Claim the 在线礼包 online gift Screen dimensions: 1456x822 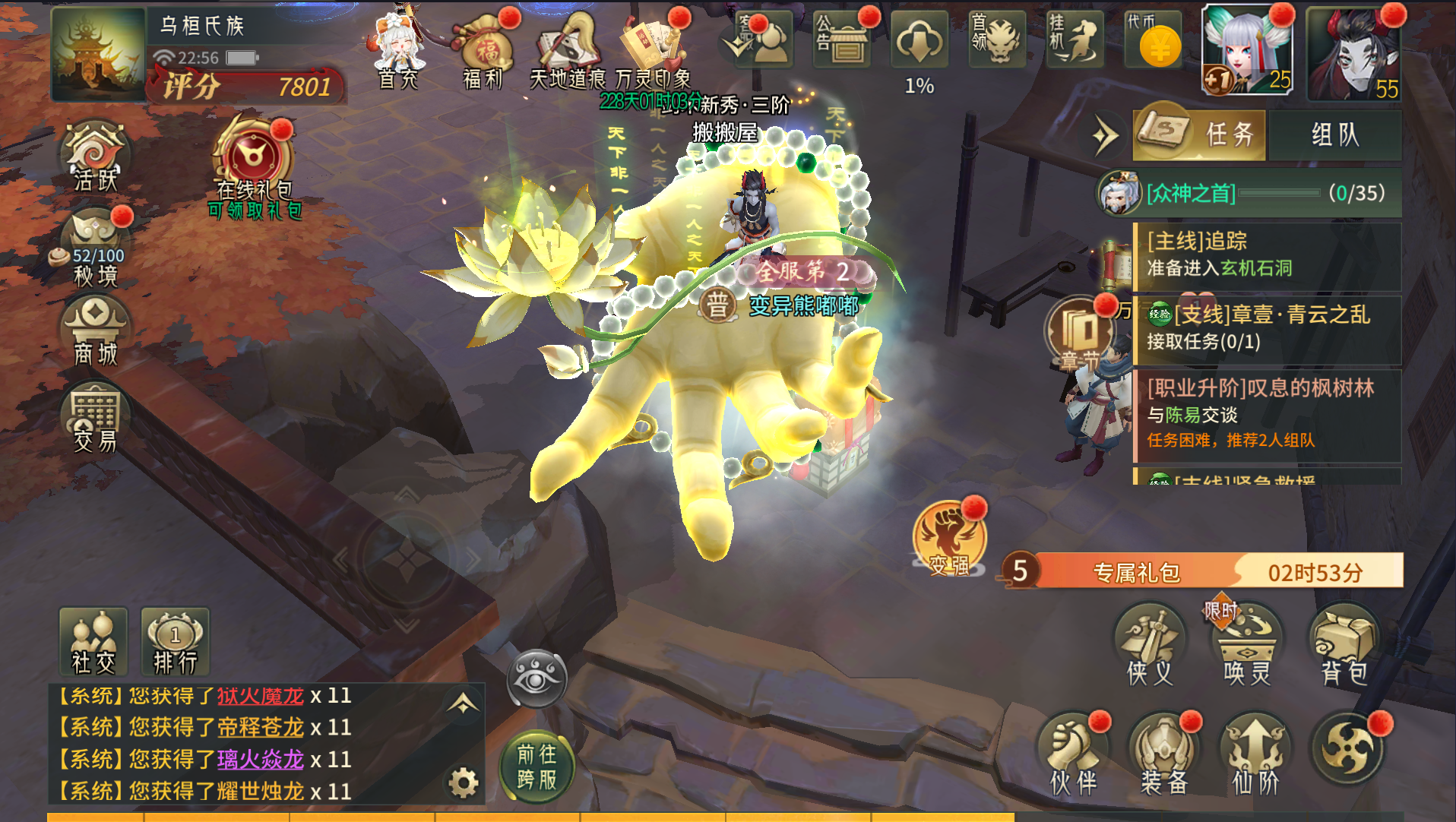(x=254, y=163)
